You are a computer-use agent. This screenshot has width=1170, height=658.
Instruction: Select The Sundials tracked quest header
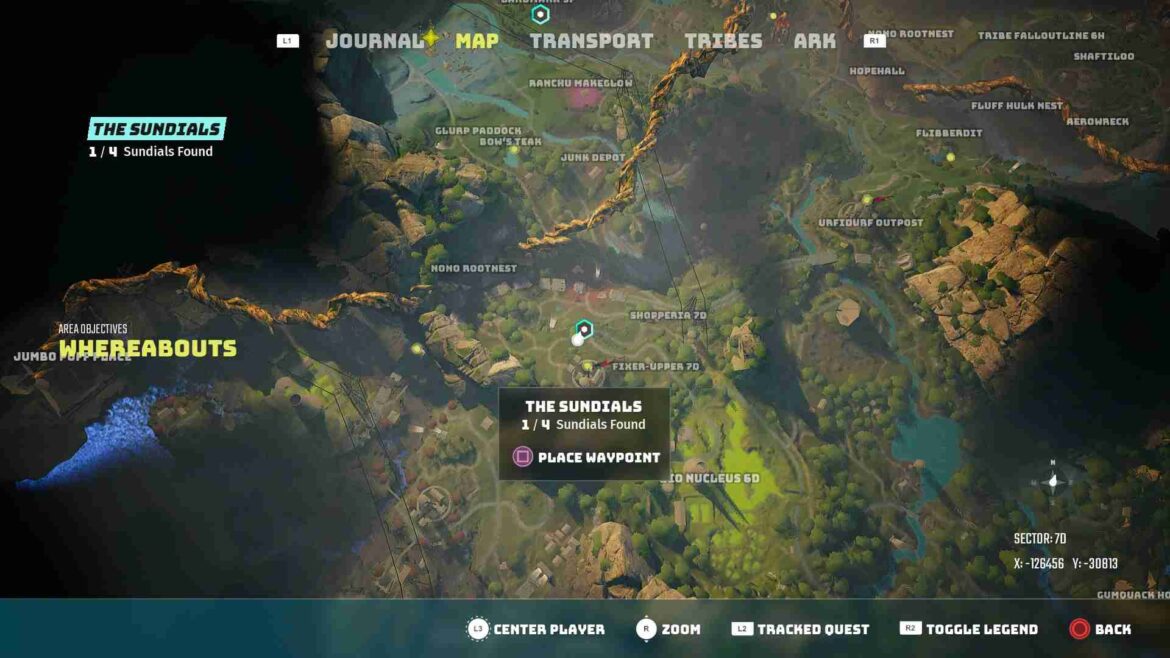click(156, 129)
